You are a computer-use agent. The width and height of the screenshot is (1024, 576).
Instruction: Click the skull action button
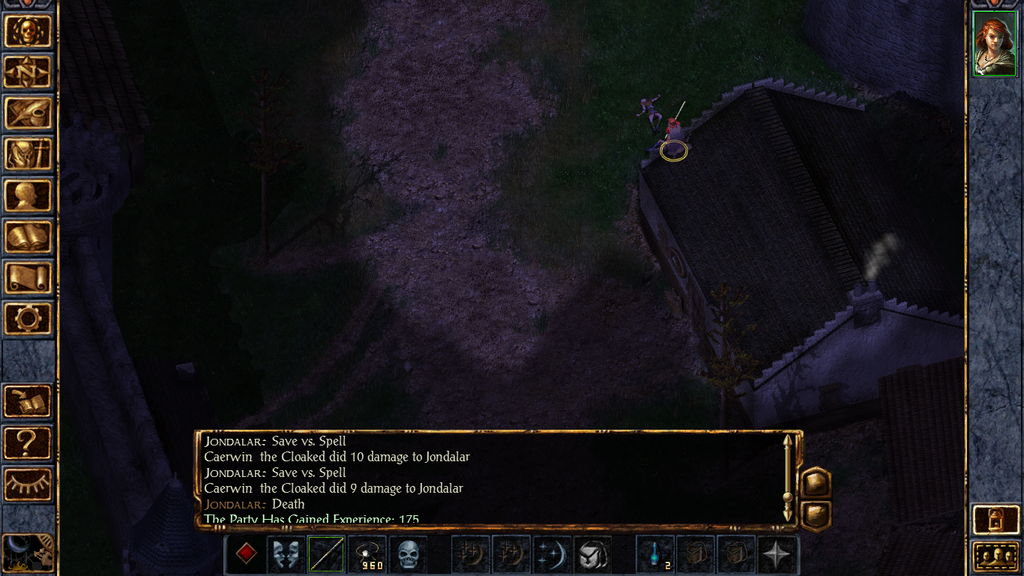click(x=408, y=554)
